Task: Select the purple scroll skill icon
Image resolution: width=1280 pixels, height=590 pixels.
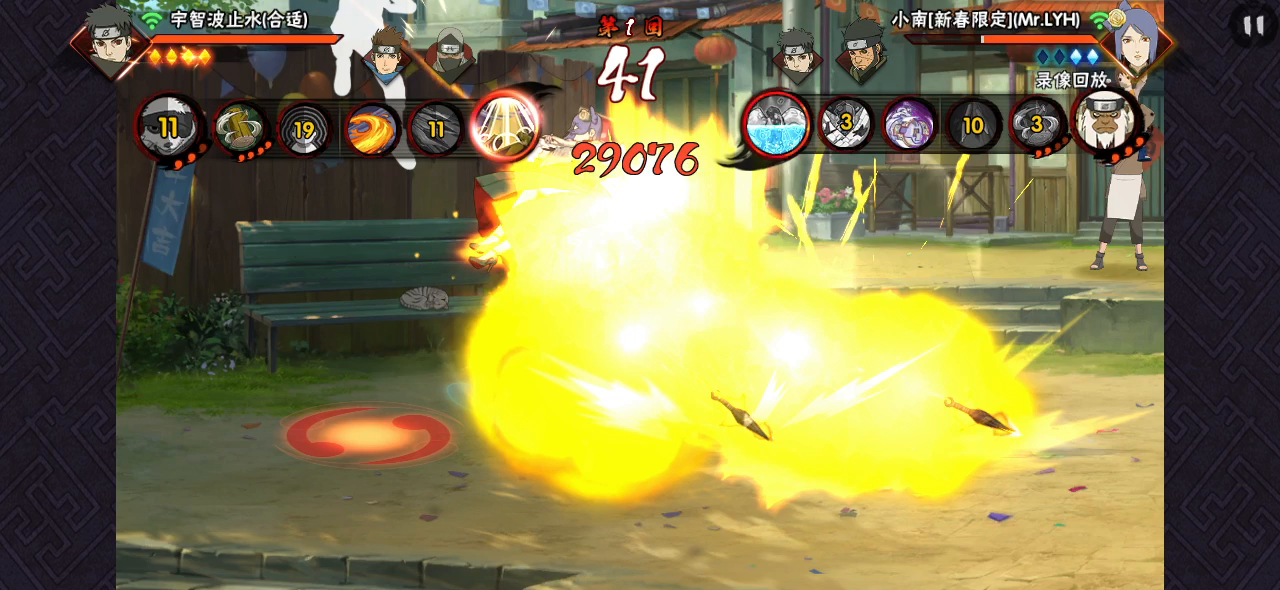Action: point(909,125)
